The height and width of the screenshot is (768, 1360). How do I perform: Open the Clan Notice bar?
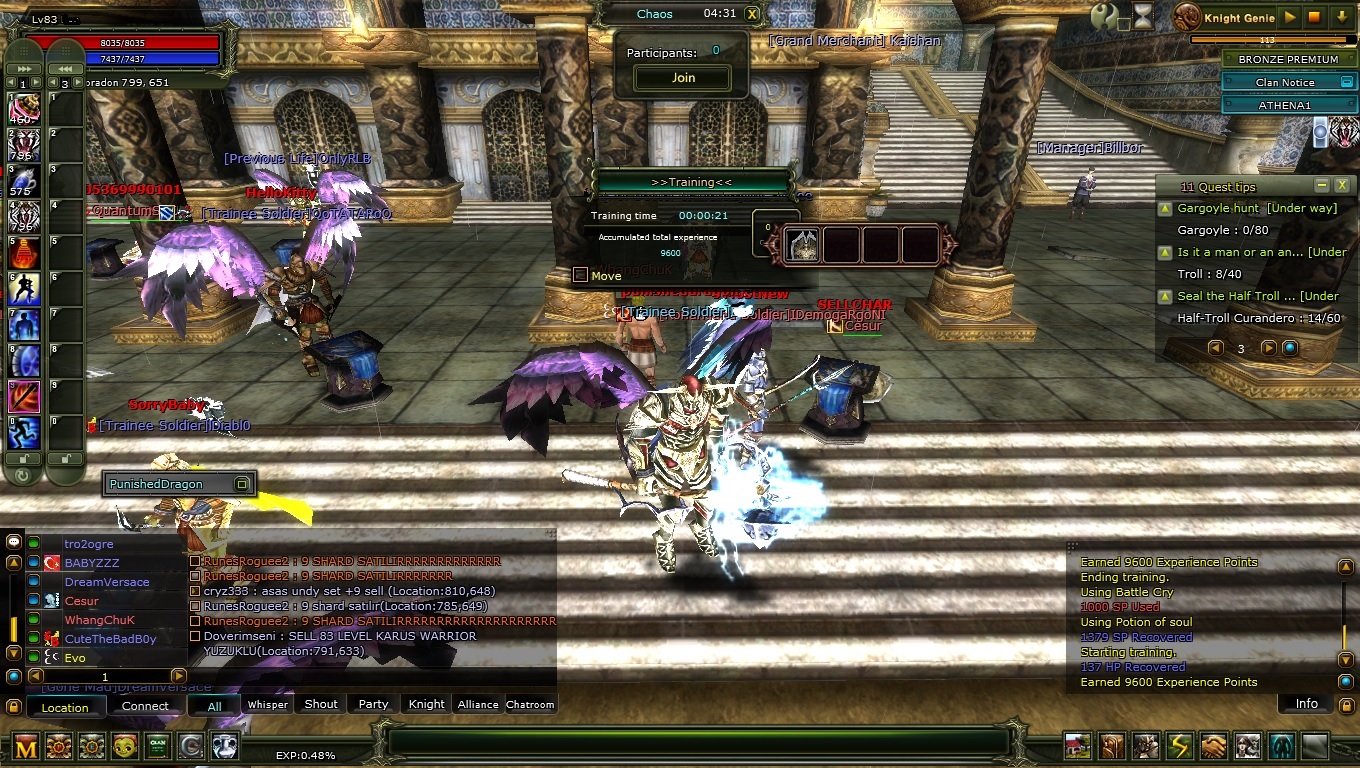point(1285,83)
